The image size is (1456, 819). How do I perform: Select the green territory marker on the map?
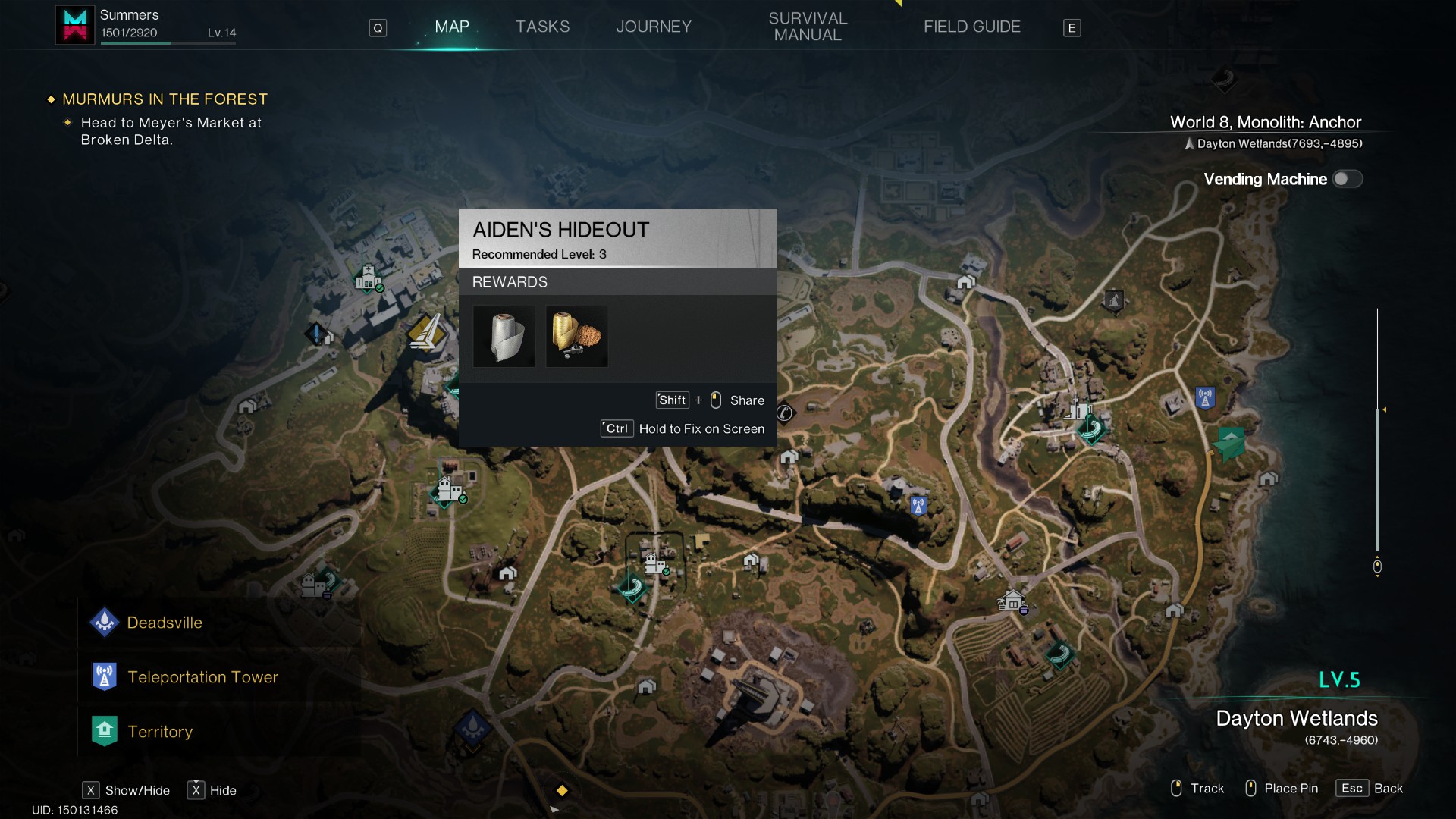pos(1229,442)
